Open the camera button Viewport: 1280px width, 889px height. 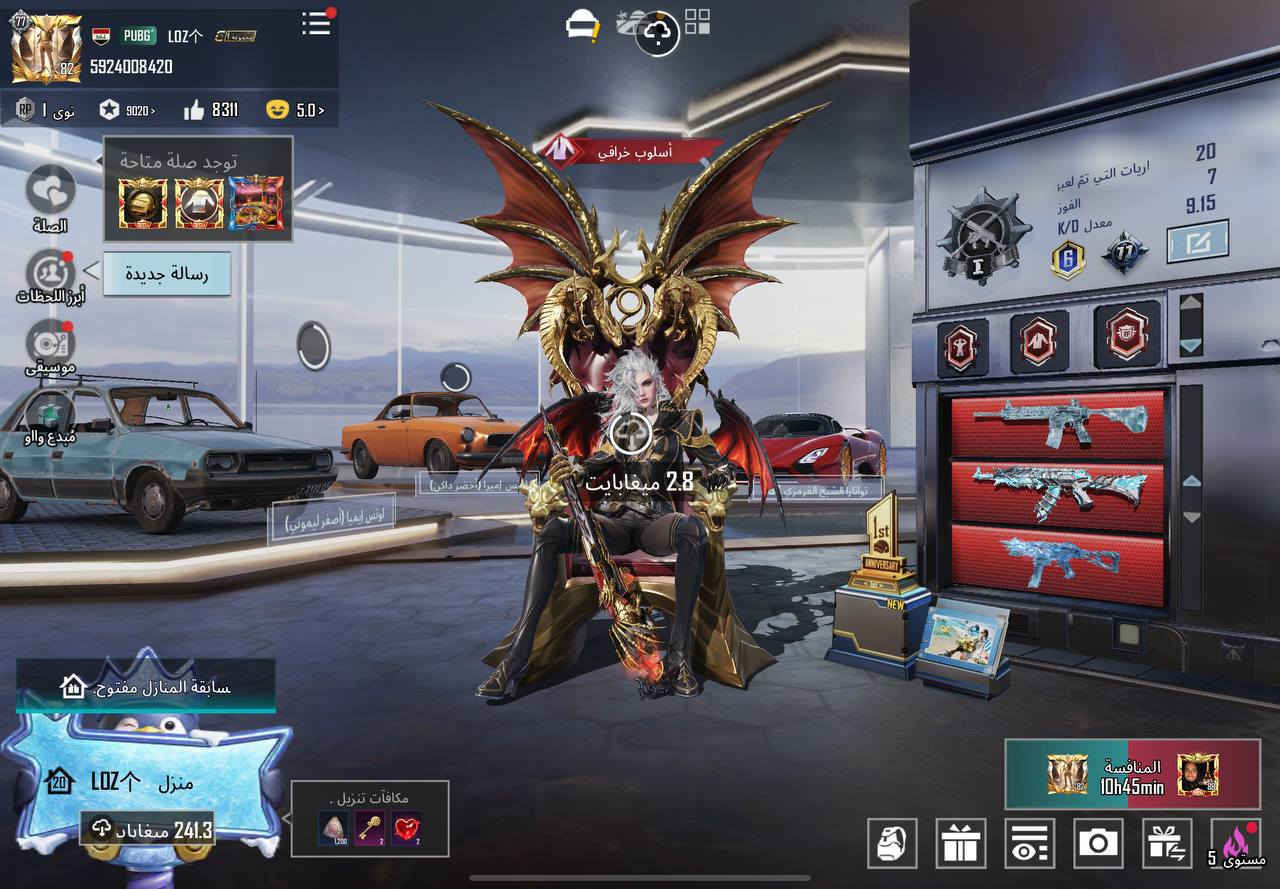(1098, 842)
